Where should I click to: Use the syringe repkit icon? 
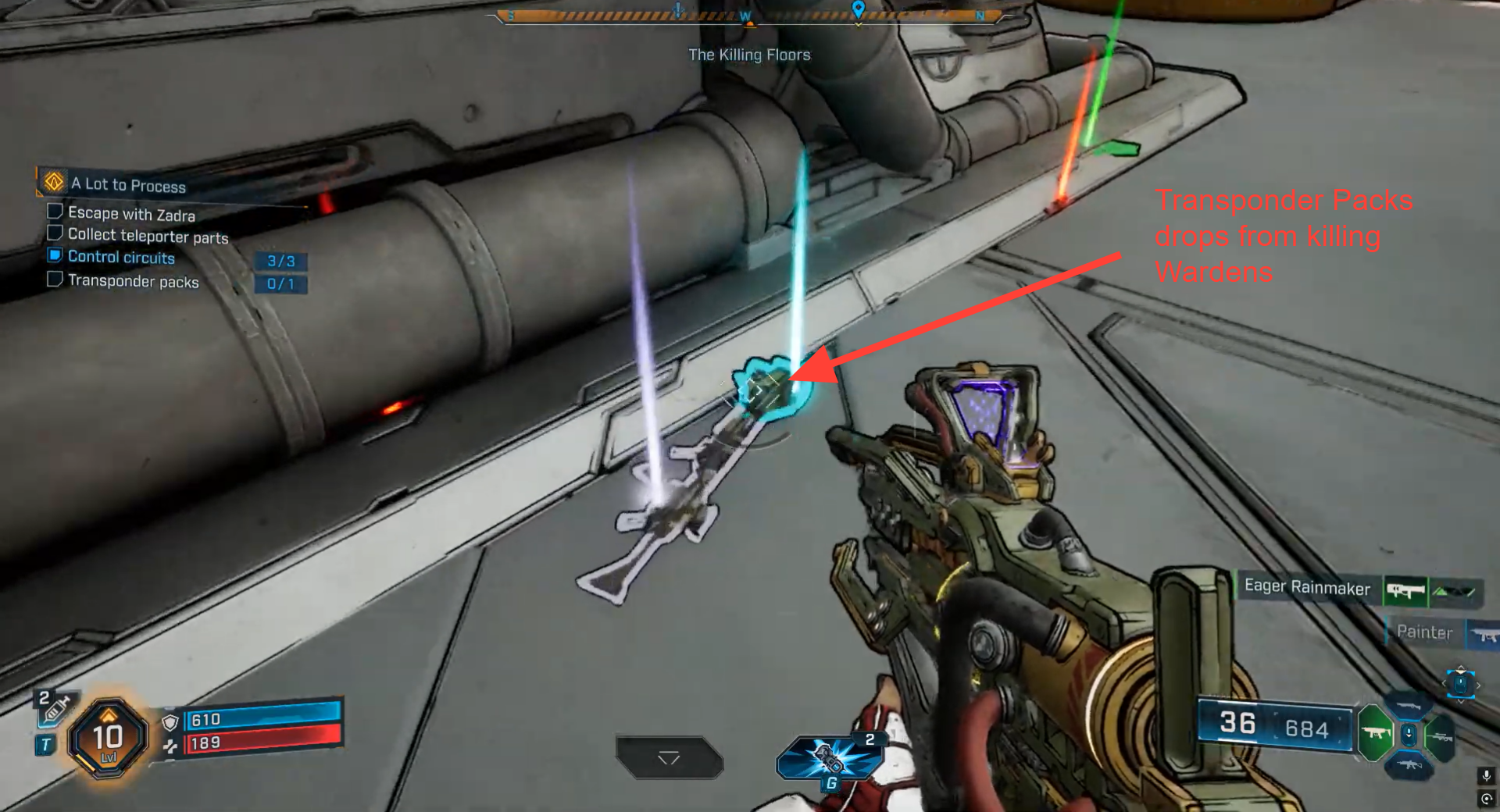tap(55, 707)
